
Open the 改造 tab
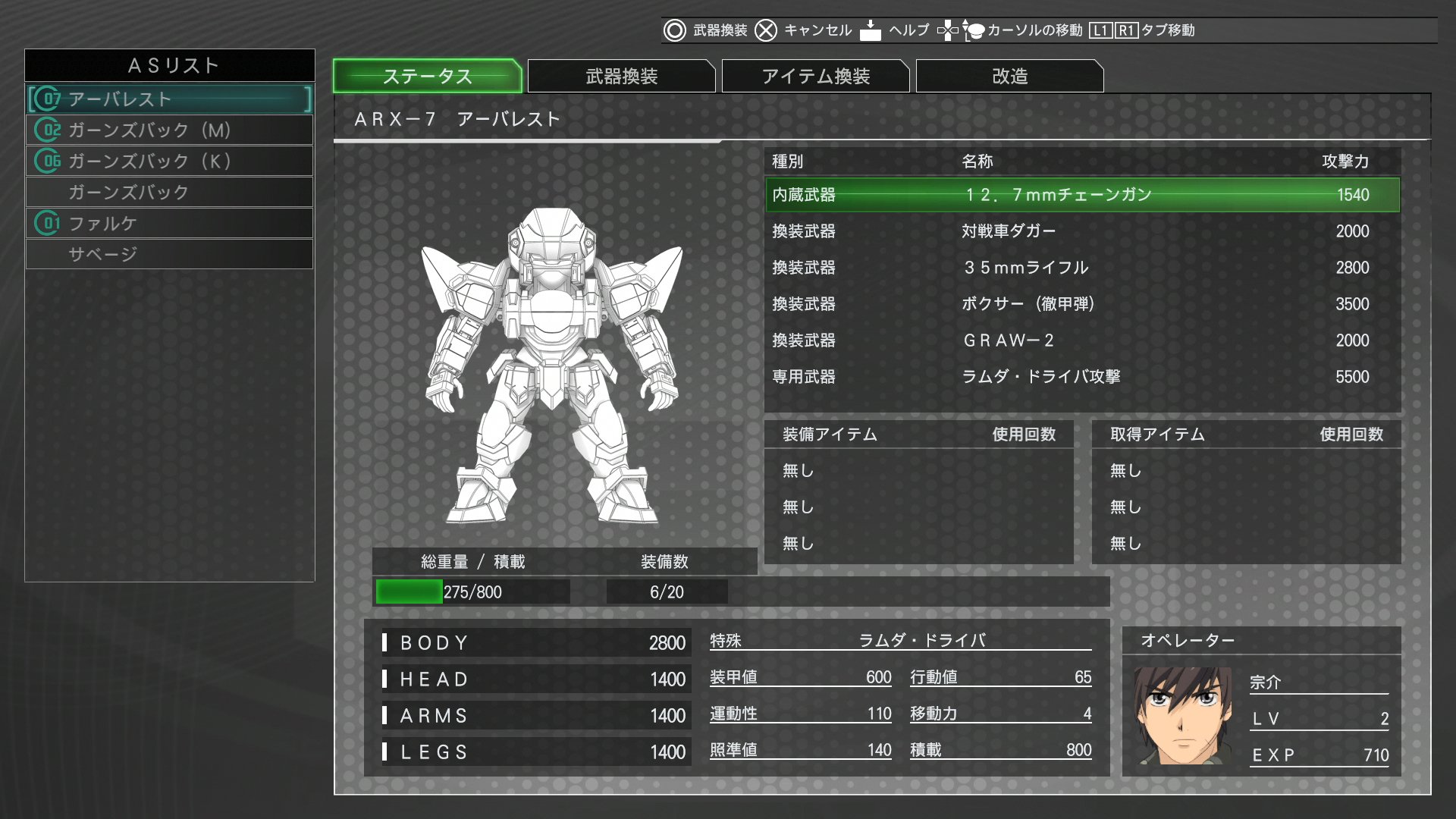coord(1009,76)
